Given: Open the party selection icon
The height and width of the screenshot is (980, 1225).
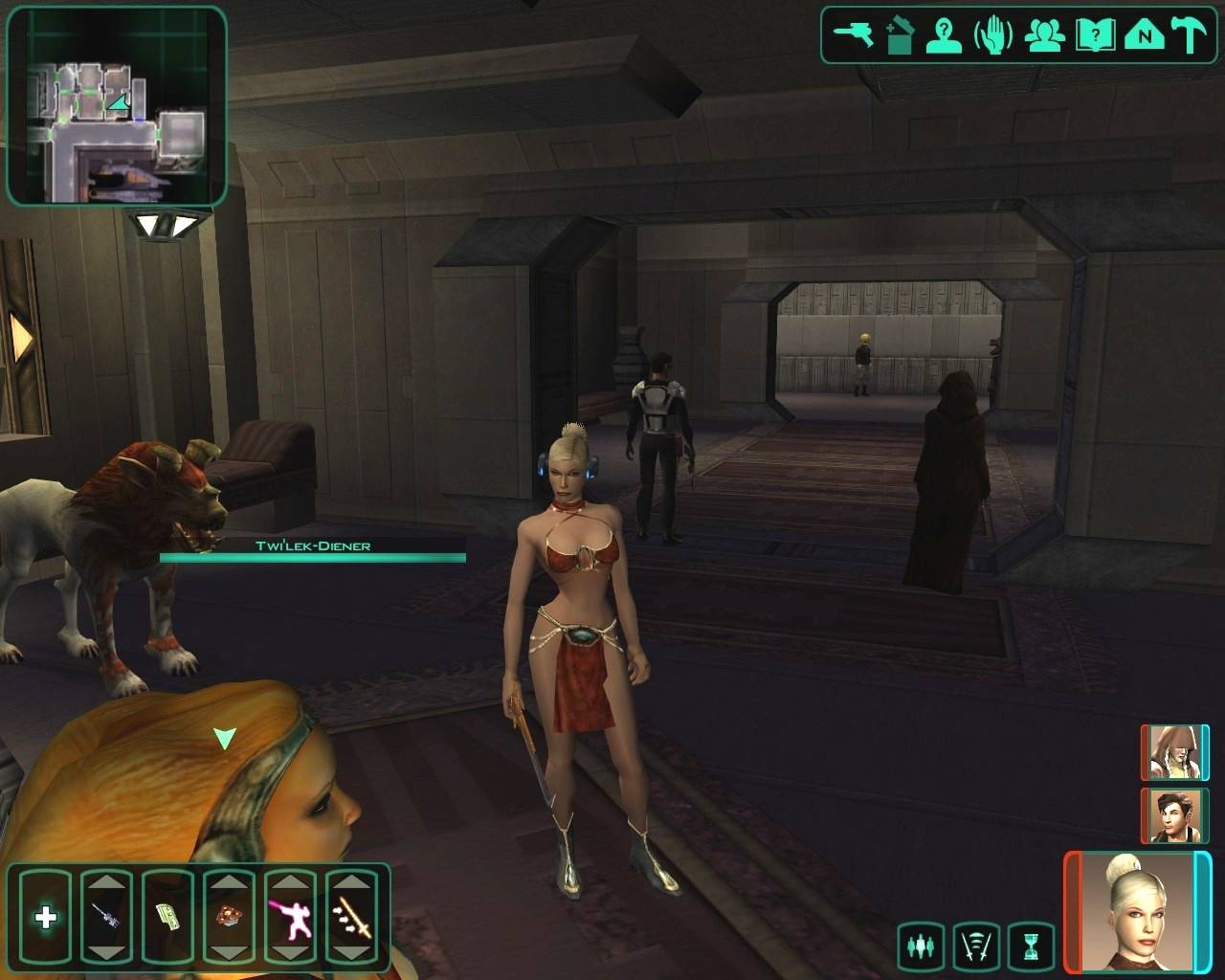Looking at the screenshot, I should pyautogui.click(x=1044, y=35).
